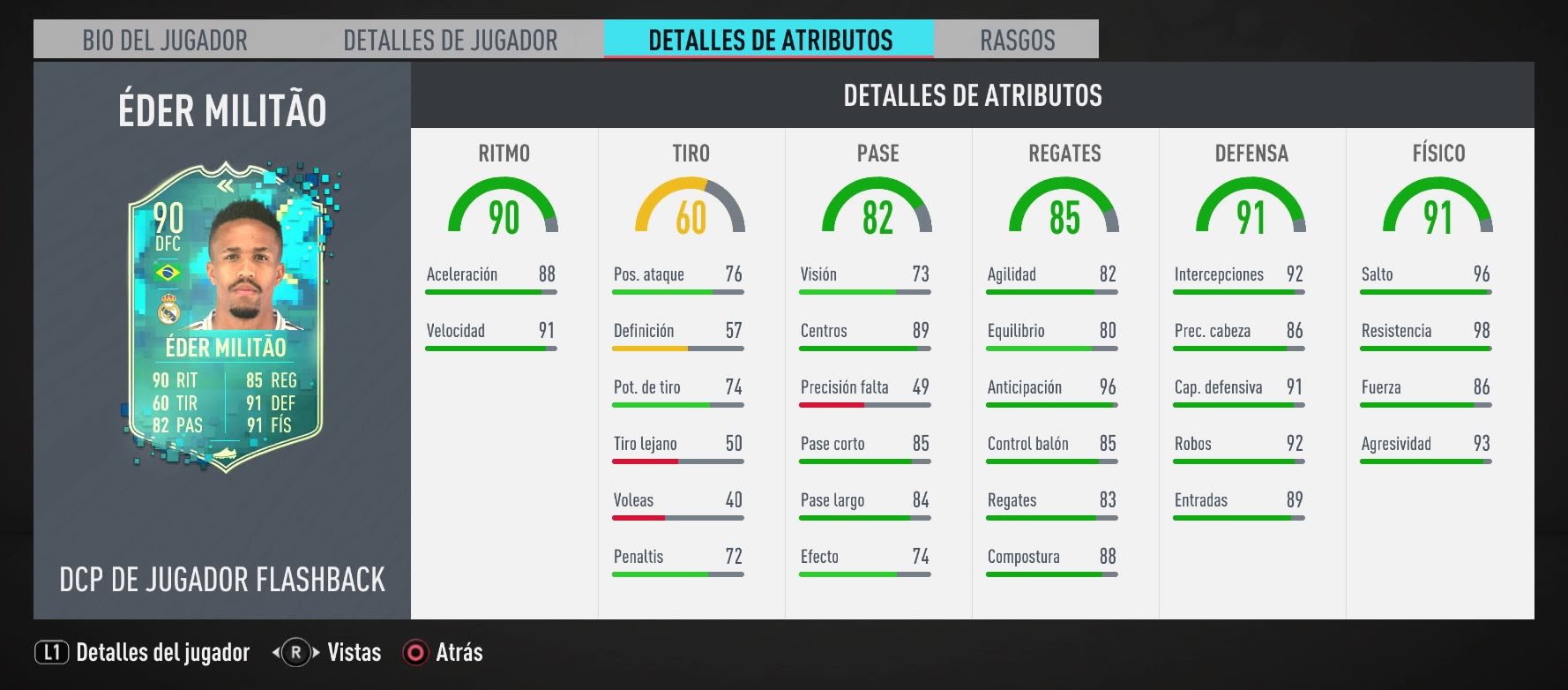Open the DETALLES DE JUGADOR tab
Image resolution: width=1568 pixels, height=690 pixels.
point(450,40)
